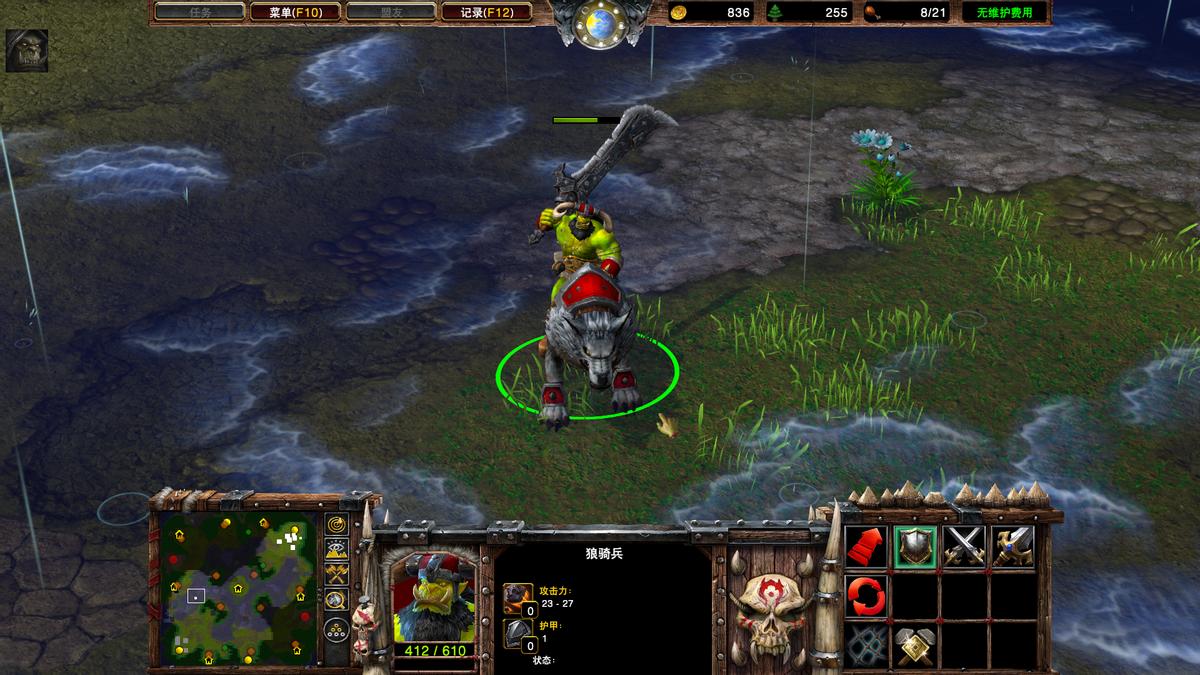Click the Pillage crossed hammers ability icon
This screenshot has width=1200, height=675.
coord(915,645)
